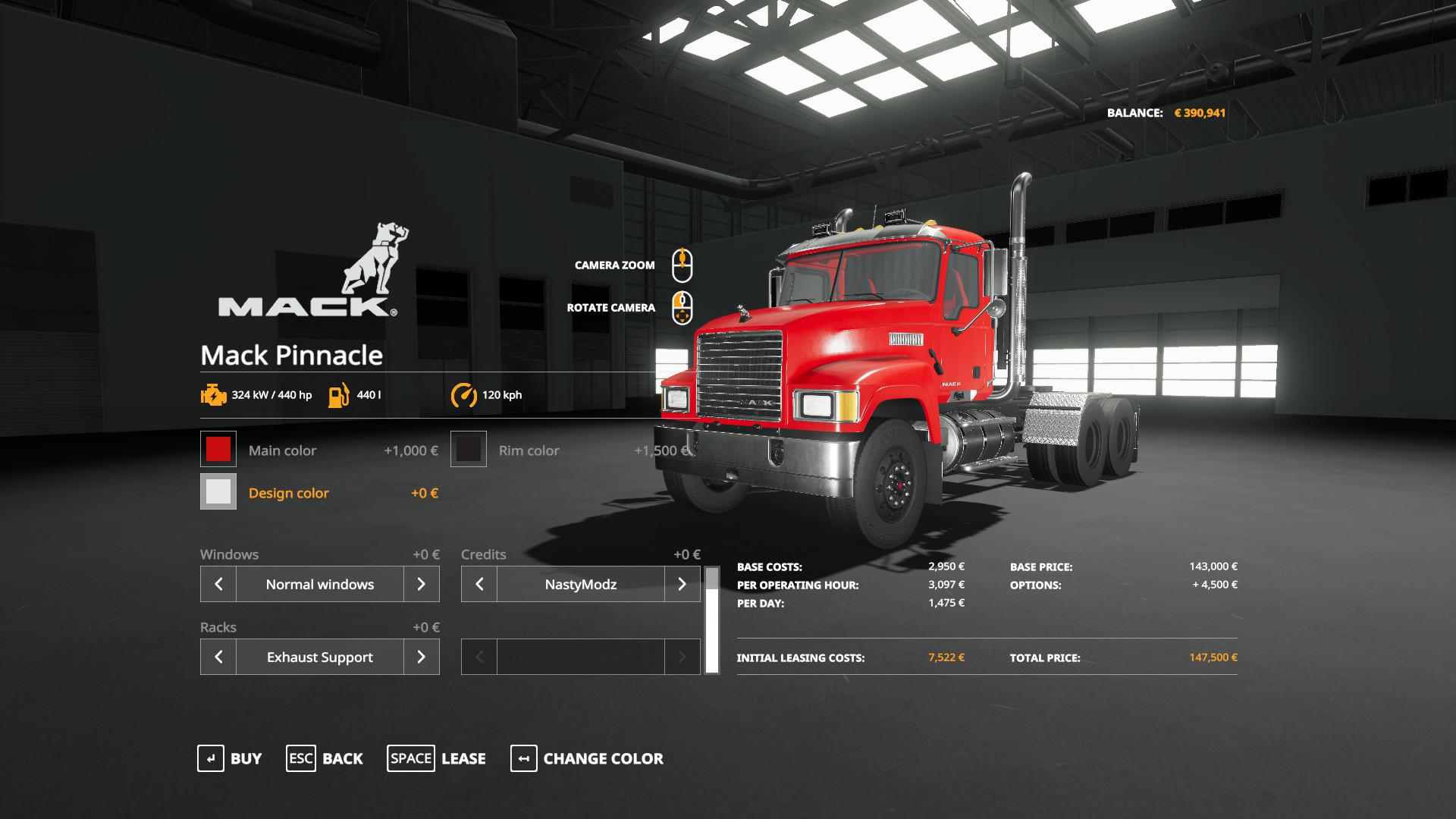Switch Windows option to previous choice
This screenshot has height=819, width=1456.
coord(218,584)
